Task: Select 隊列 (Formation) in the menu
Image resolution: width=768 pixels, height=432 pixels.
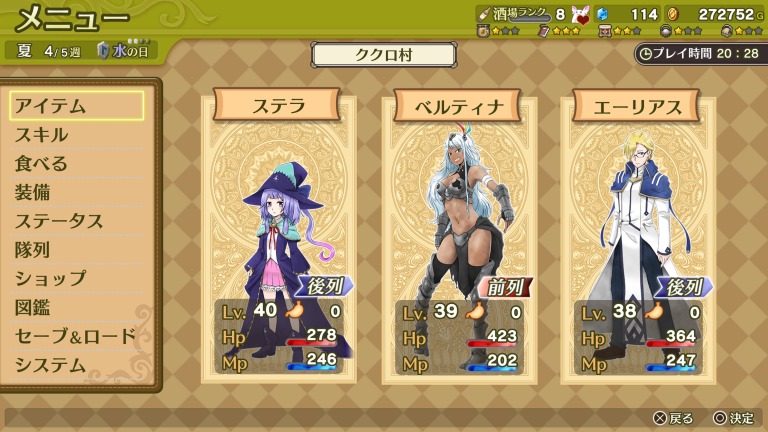Action: (76, 250)
